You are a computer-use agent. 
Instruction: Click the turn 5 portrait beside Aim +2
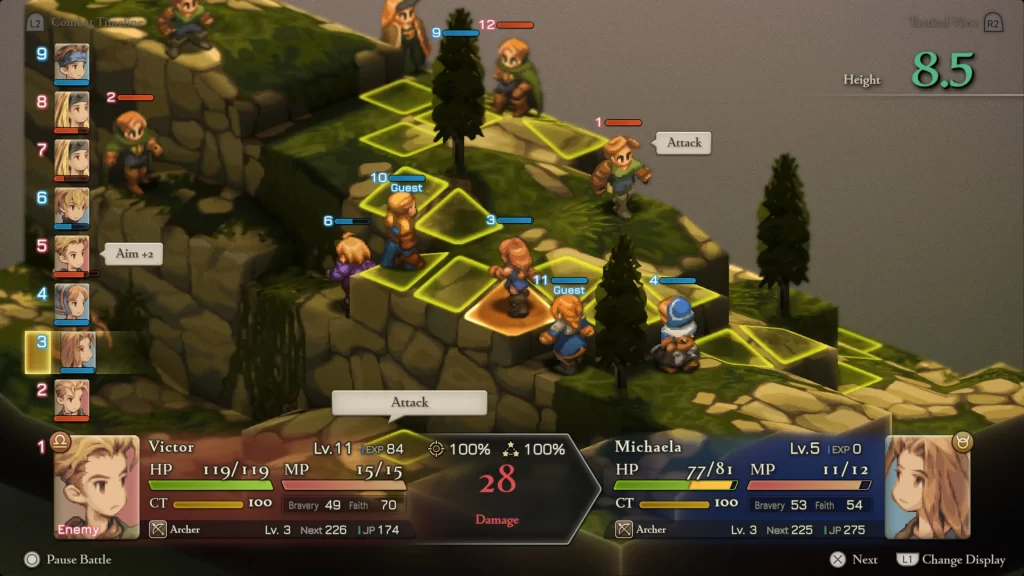(x=71, y=254)
